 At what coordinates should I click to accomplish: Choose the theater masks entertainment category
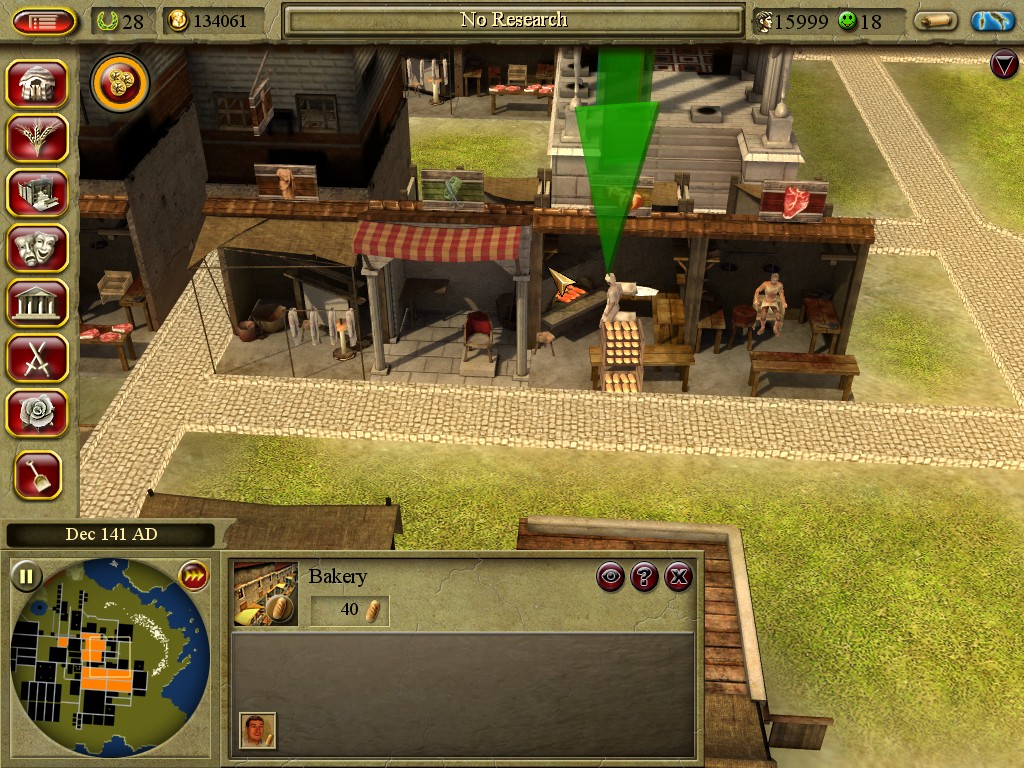(x=37, y=247)
